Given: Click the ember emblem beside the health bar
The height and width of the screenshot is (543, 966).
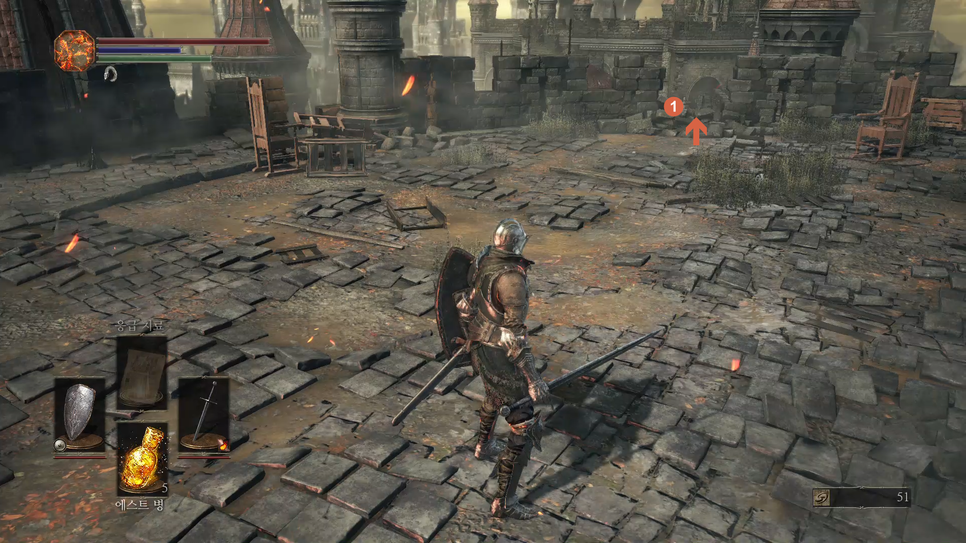Looking at the screenshot, I should click(74, 51).
